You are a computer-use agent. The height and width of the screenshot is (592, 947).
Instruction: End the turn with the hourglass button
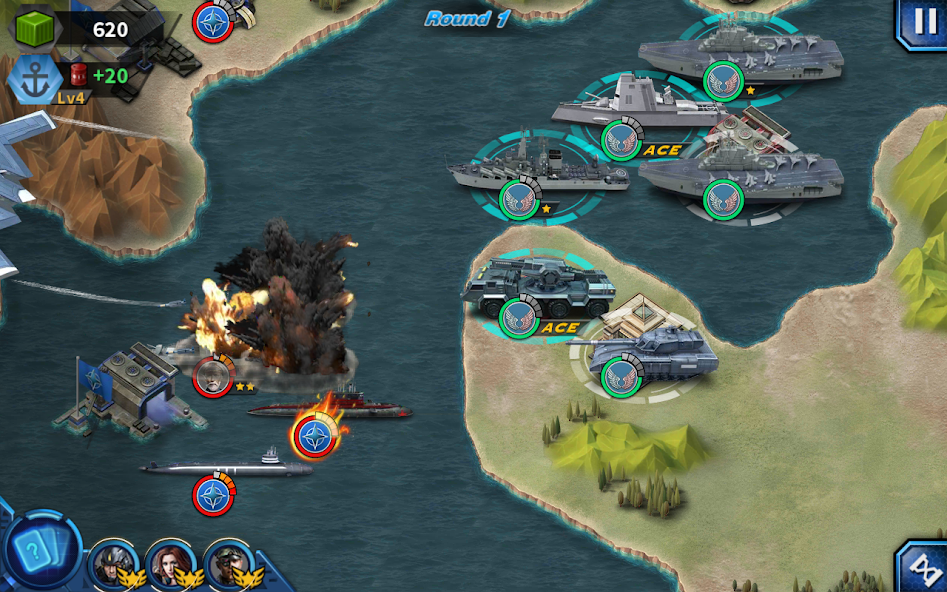924,568
